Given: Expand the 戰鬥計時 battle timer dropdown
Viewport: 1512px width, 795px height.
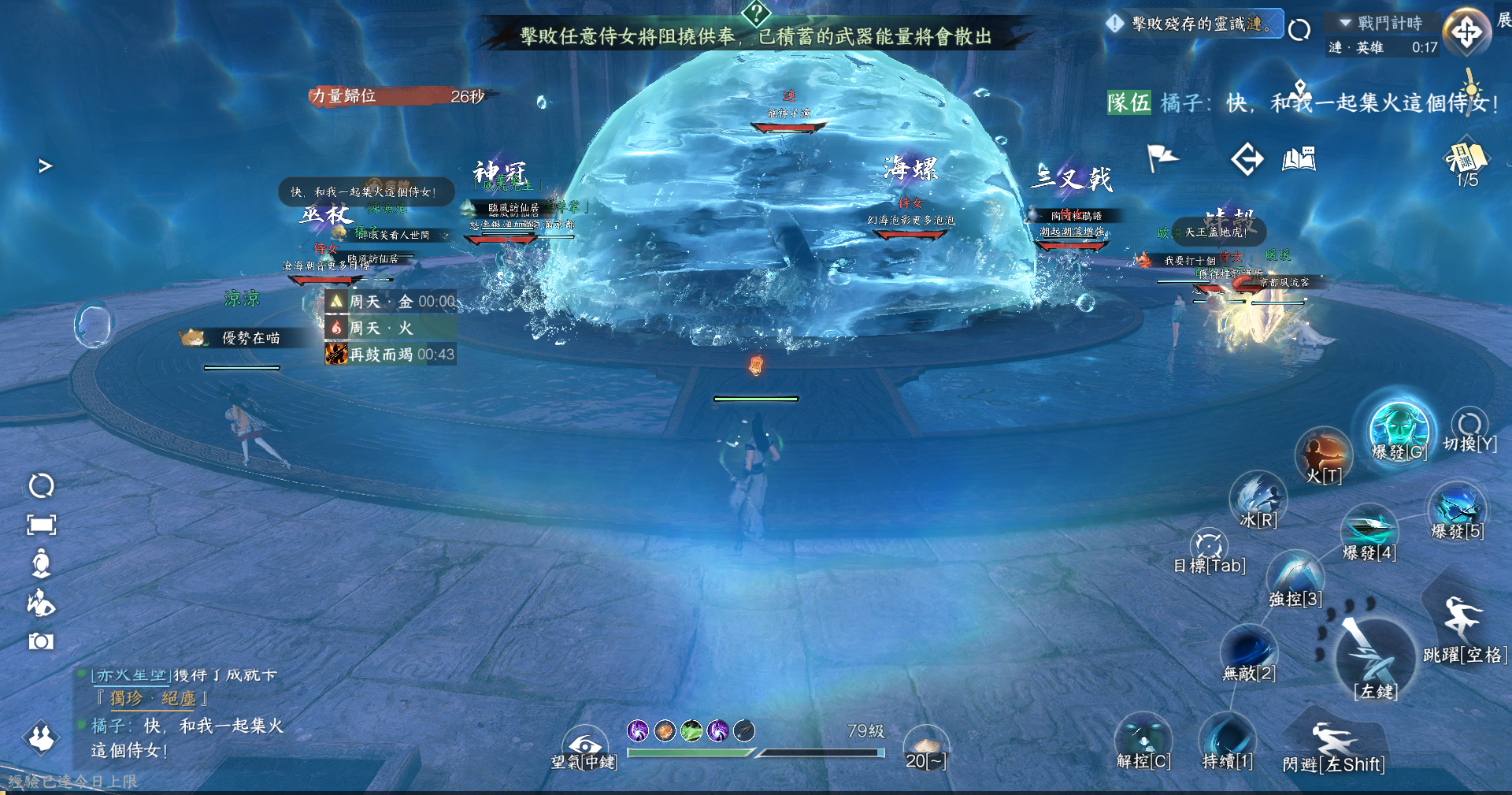Looking at the screenshot, I should click(x=1346, y=23).
